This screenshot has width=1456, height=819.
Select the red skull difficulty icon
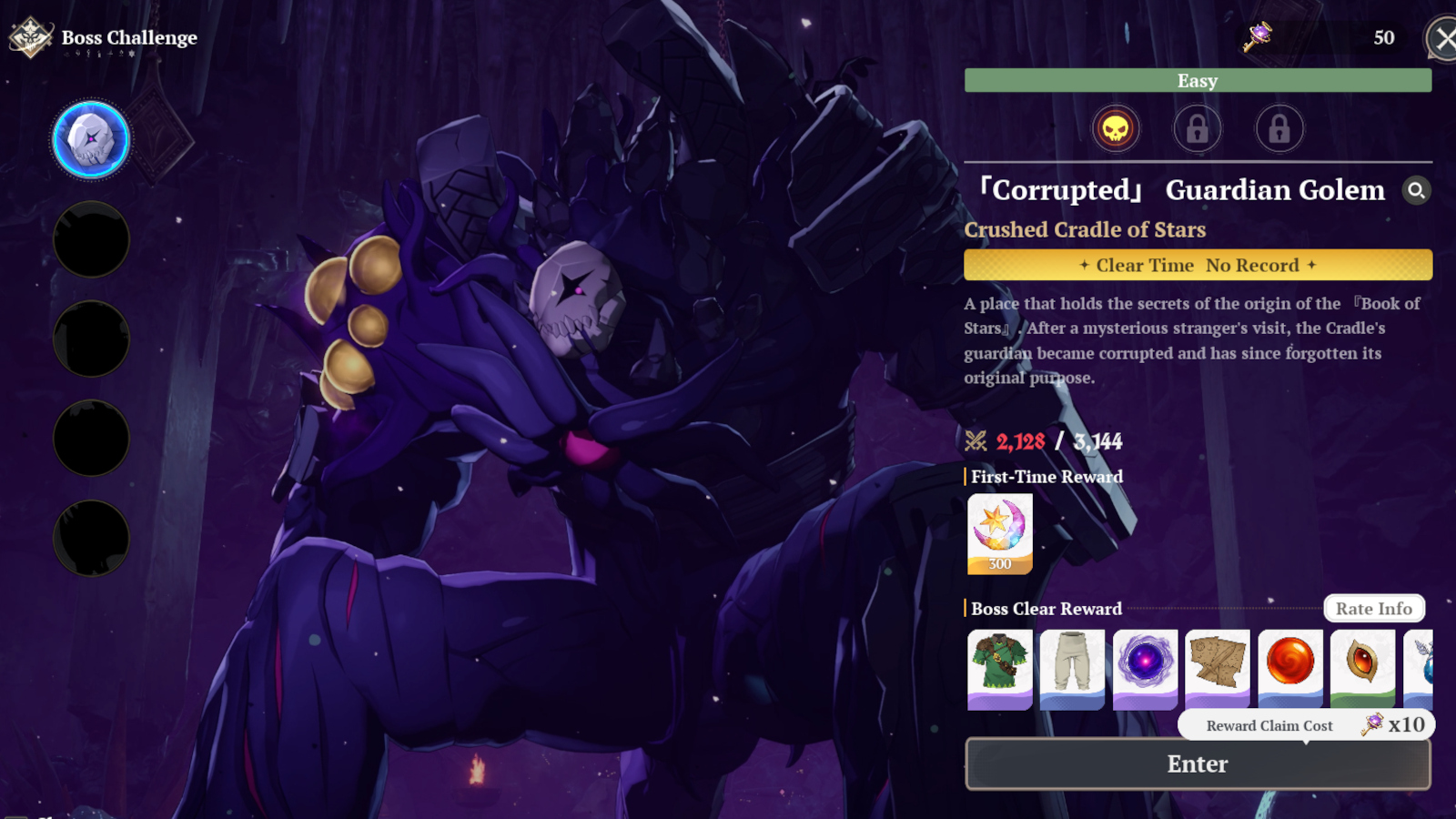(1116, 129)
